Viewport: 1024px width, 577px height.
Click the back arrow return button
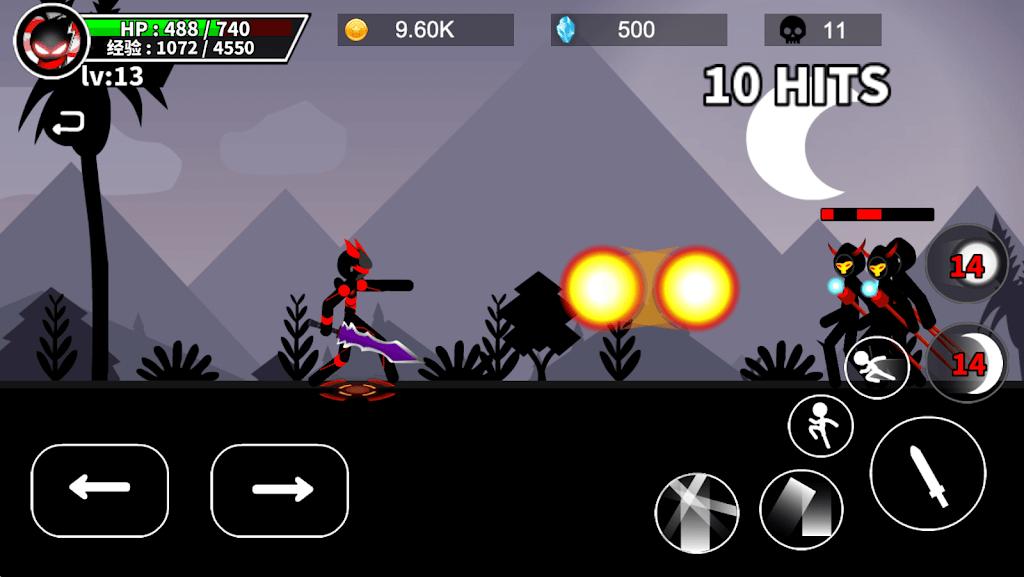[x=68, y=124]
